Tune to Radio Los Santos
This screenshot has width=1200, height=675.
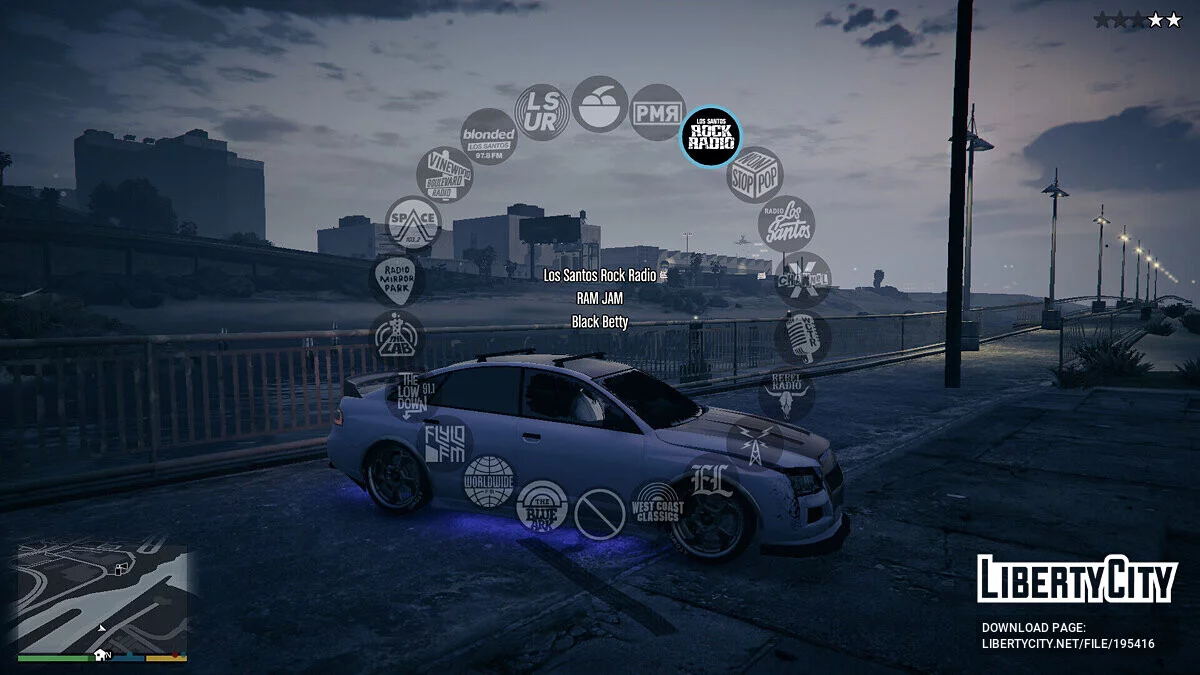pyautogui.click(x=786, y=224)
